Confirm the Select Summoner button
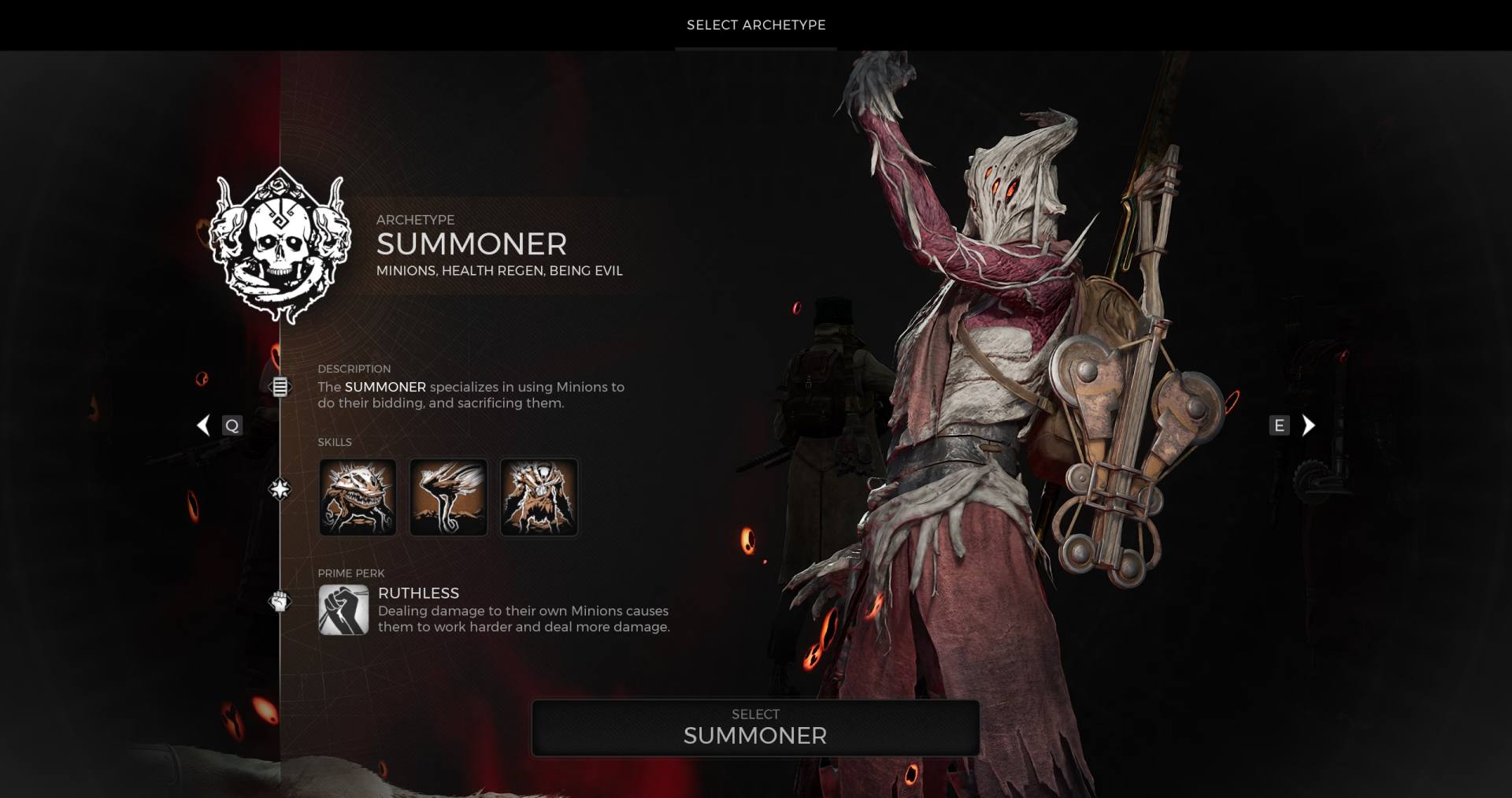The image size is (1512, 798). (755, 728)
